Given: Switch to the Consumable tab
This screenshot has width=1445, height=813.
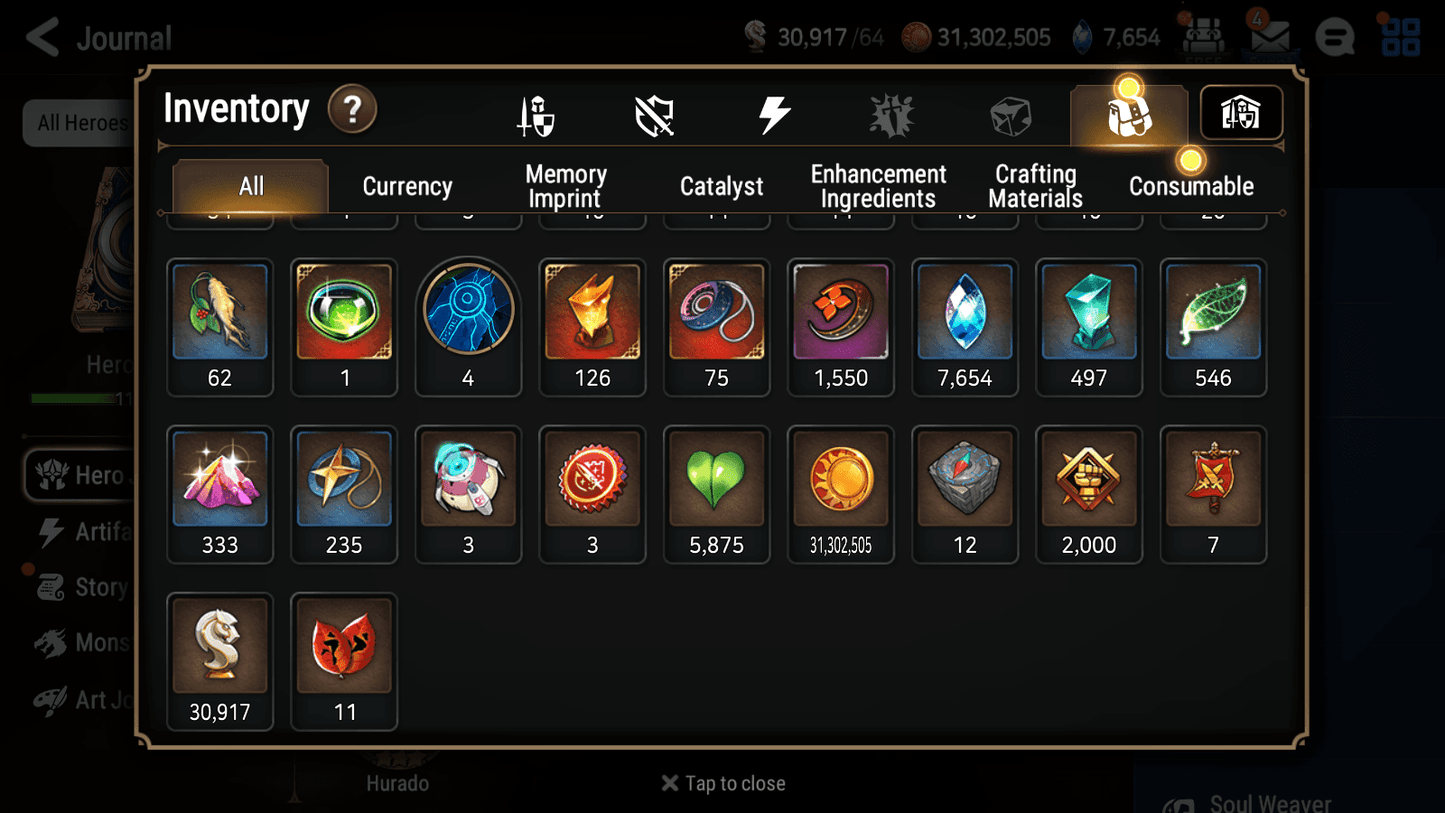Looking at the screenshot, I should pyautogui.click(x=1192, y=185).
